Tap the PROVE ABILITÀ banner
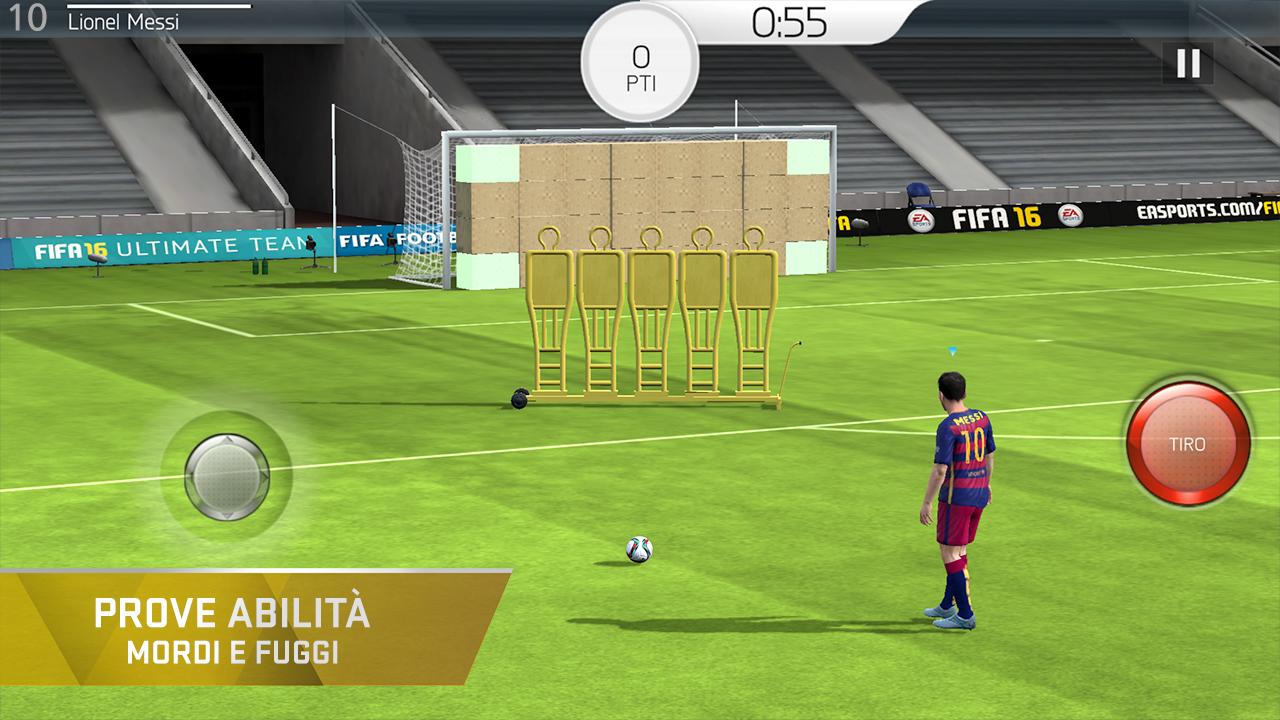The height and width of the screenshot is (720, 1280). 237,610
